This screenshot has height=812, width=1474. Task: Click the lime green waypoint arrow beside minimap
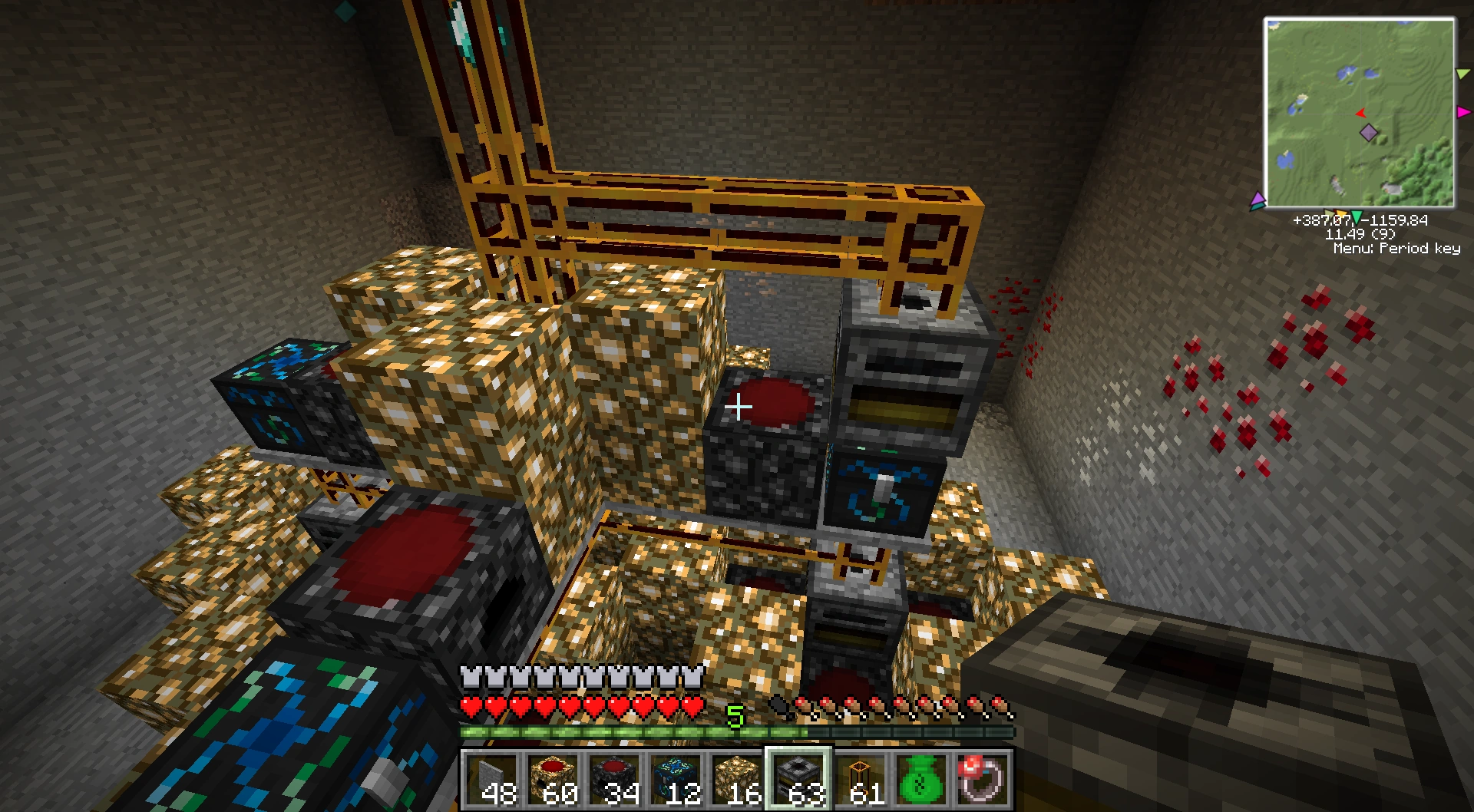(1462, 74)
